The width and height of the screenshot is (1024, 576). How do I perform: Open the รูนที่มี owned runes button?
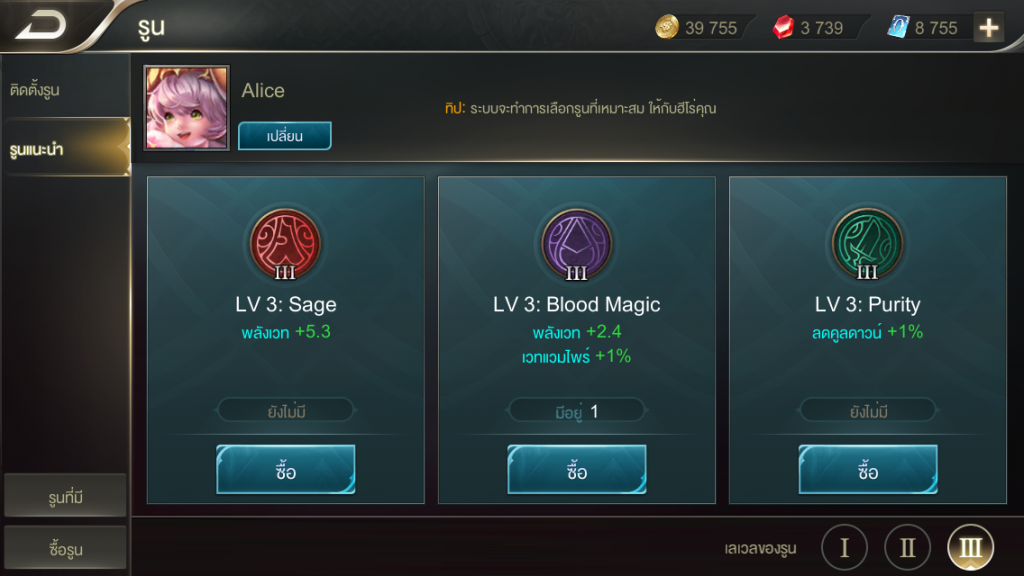(66, 496)
